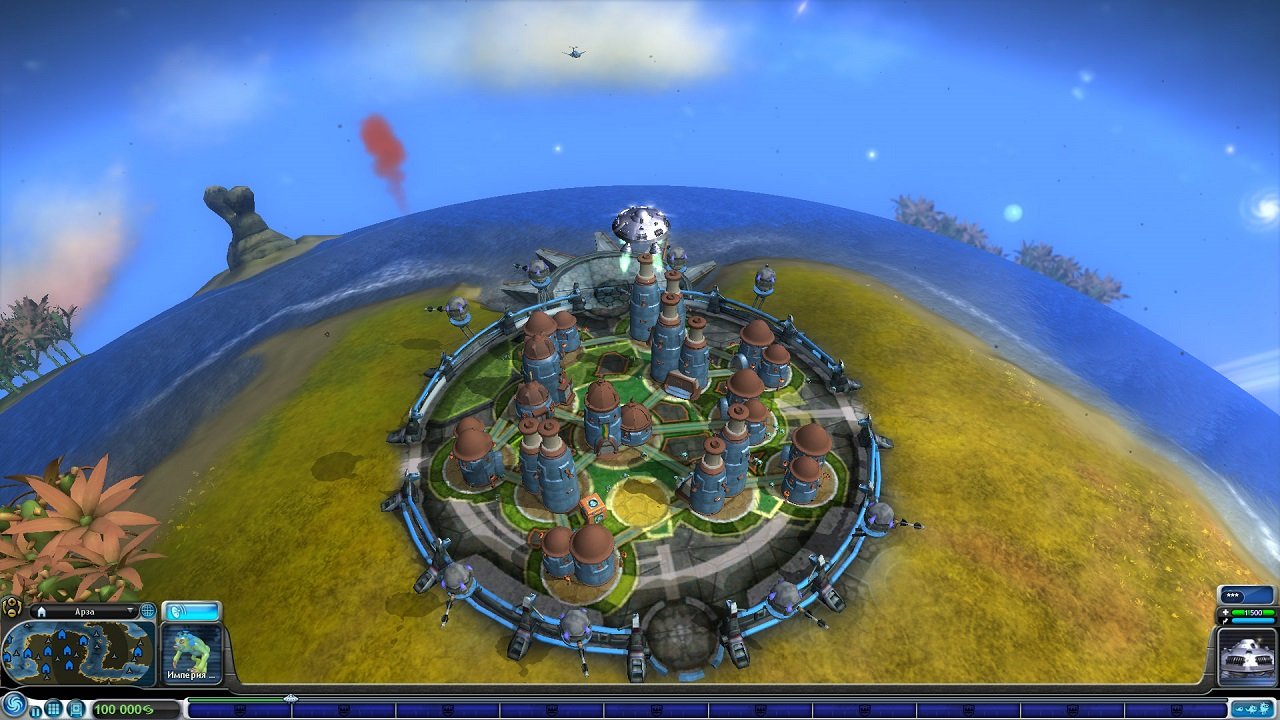Click the star rating badge expander
The height and width of the screenshot is (720, 1280).
1232,595
